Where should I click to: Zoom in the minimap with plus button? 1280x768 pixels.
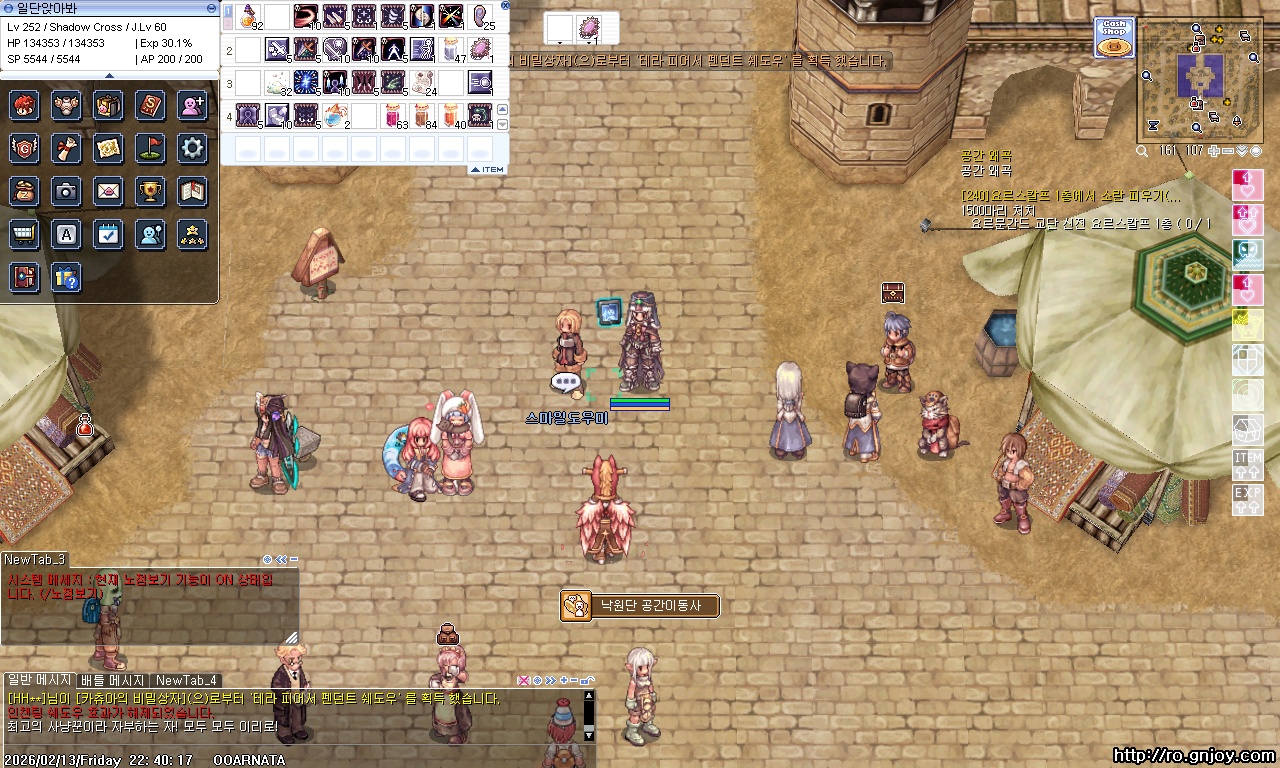1213,151
